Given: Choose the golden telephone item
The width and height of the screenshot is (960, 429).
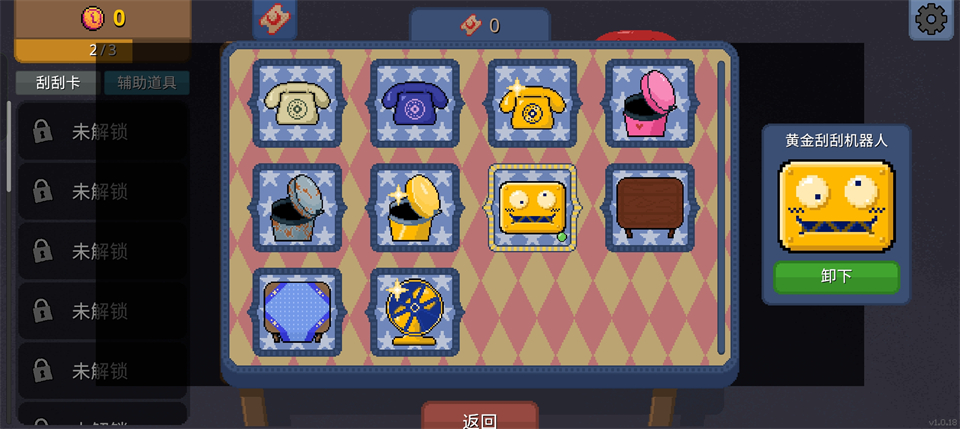Looking at the screenshot, I should click(533, 103).
